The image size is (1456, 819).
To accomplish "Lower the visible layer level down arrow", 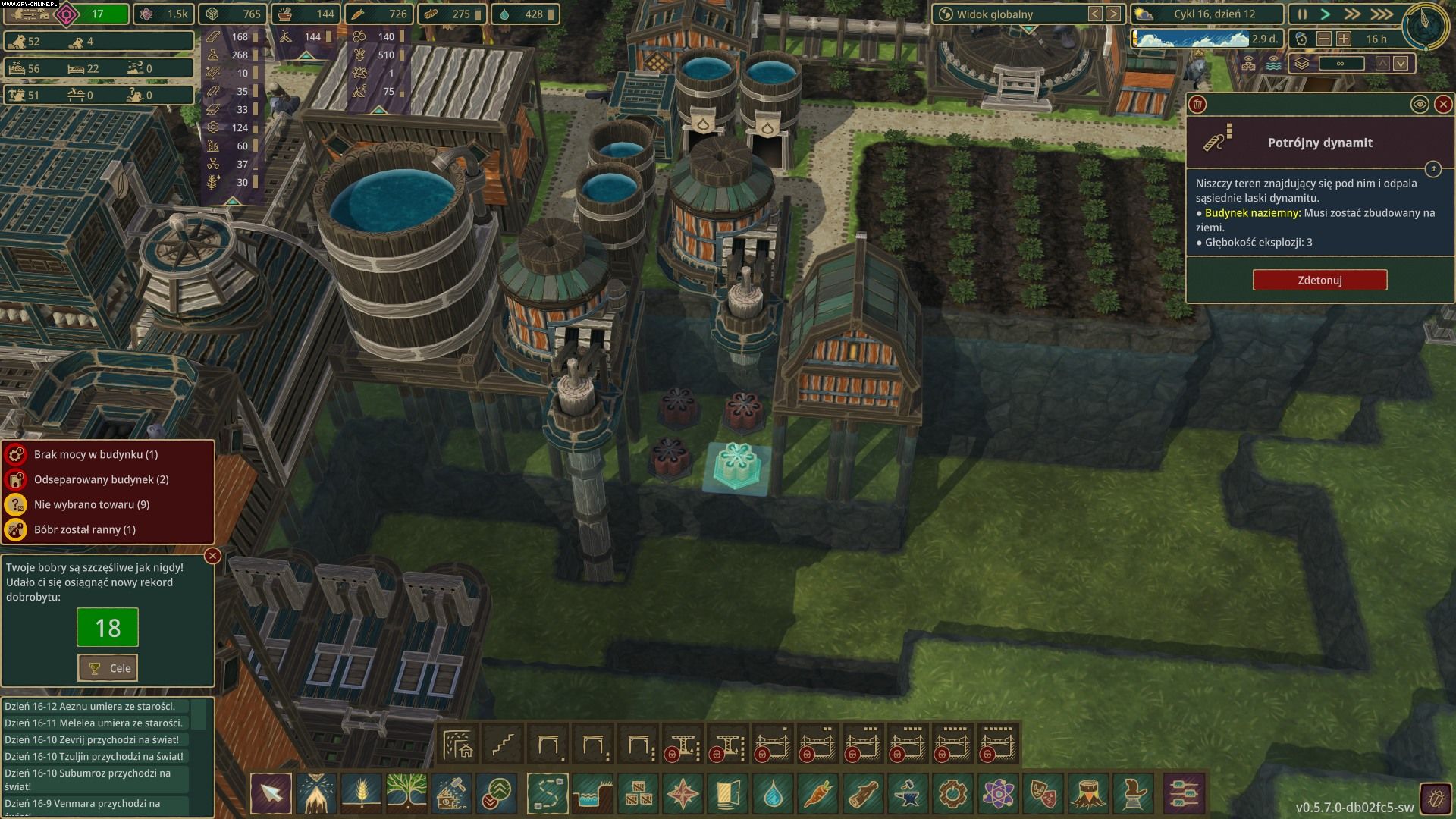I will click(x=1401, y=64).
